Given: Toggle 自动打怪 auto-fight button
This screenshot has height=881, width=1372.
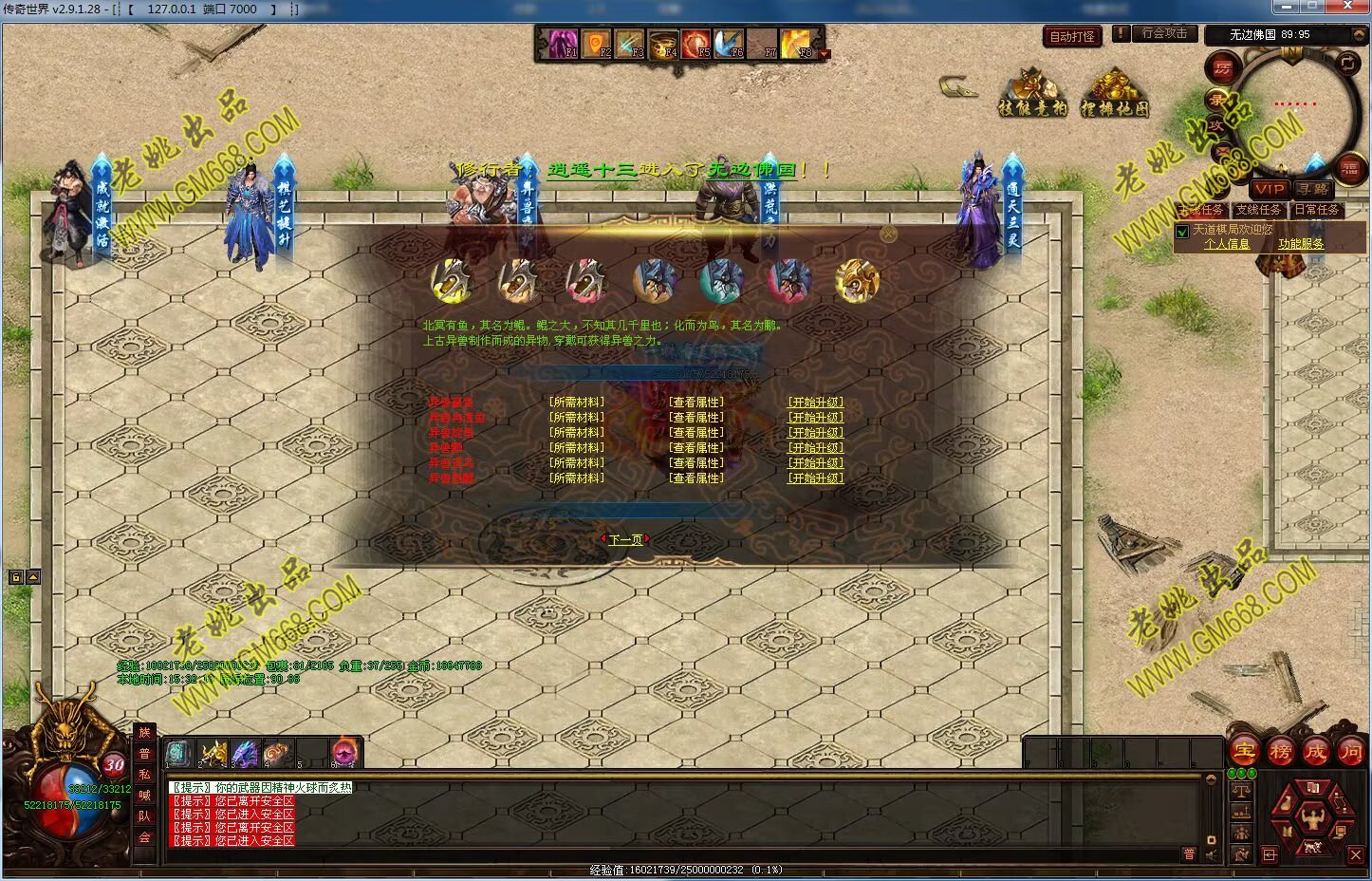Looking at the screenshot, I should 1072,36.
